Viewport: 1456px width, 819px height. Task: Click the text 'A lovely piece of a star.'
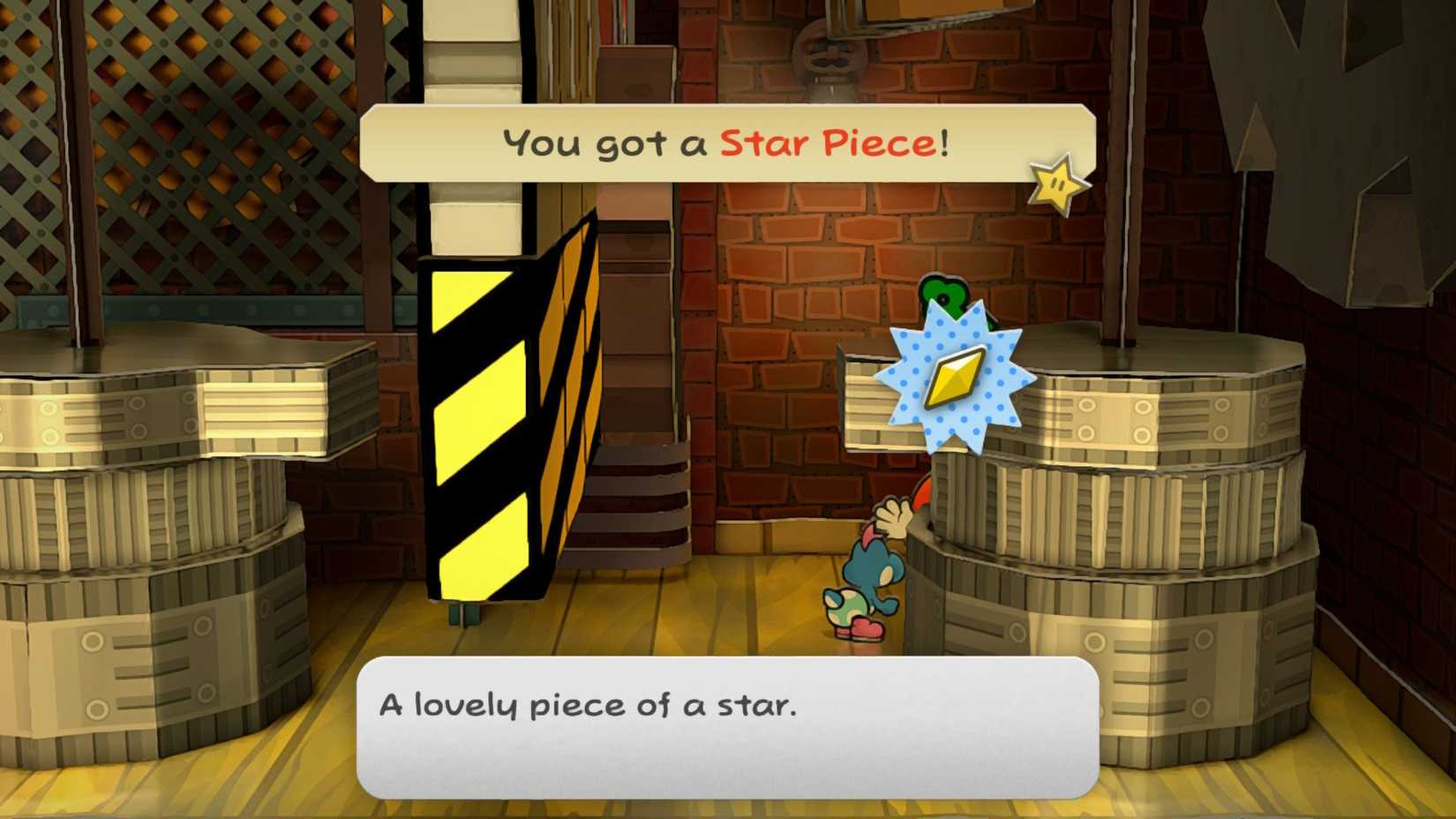coord(587,704)
